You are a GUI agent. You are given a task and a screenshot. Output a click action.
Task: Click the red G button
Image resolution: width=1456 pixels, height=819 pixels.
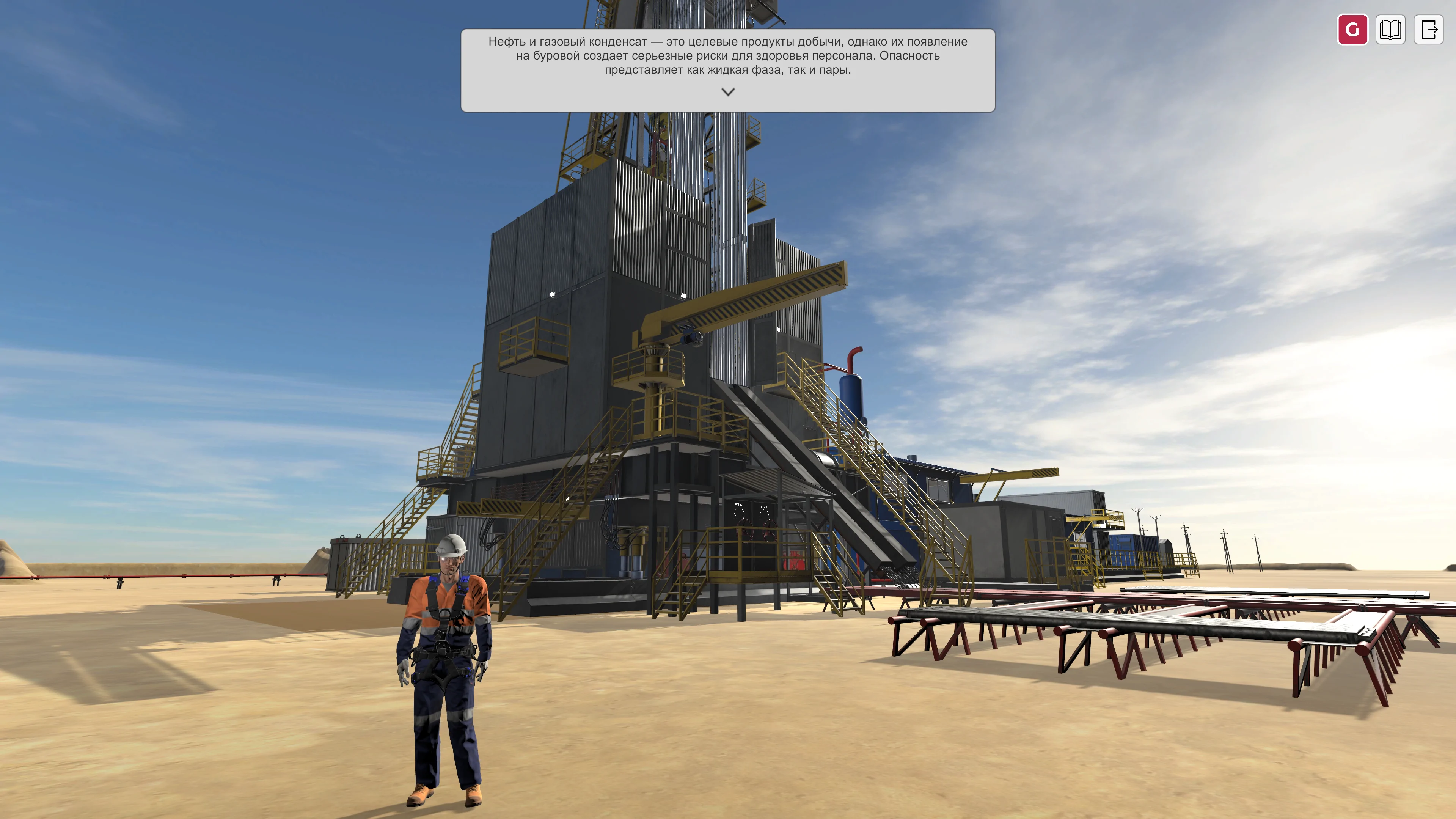[x=1352, y=29]
